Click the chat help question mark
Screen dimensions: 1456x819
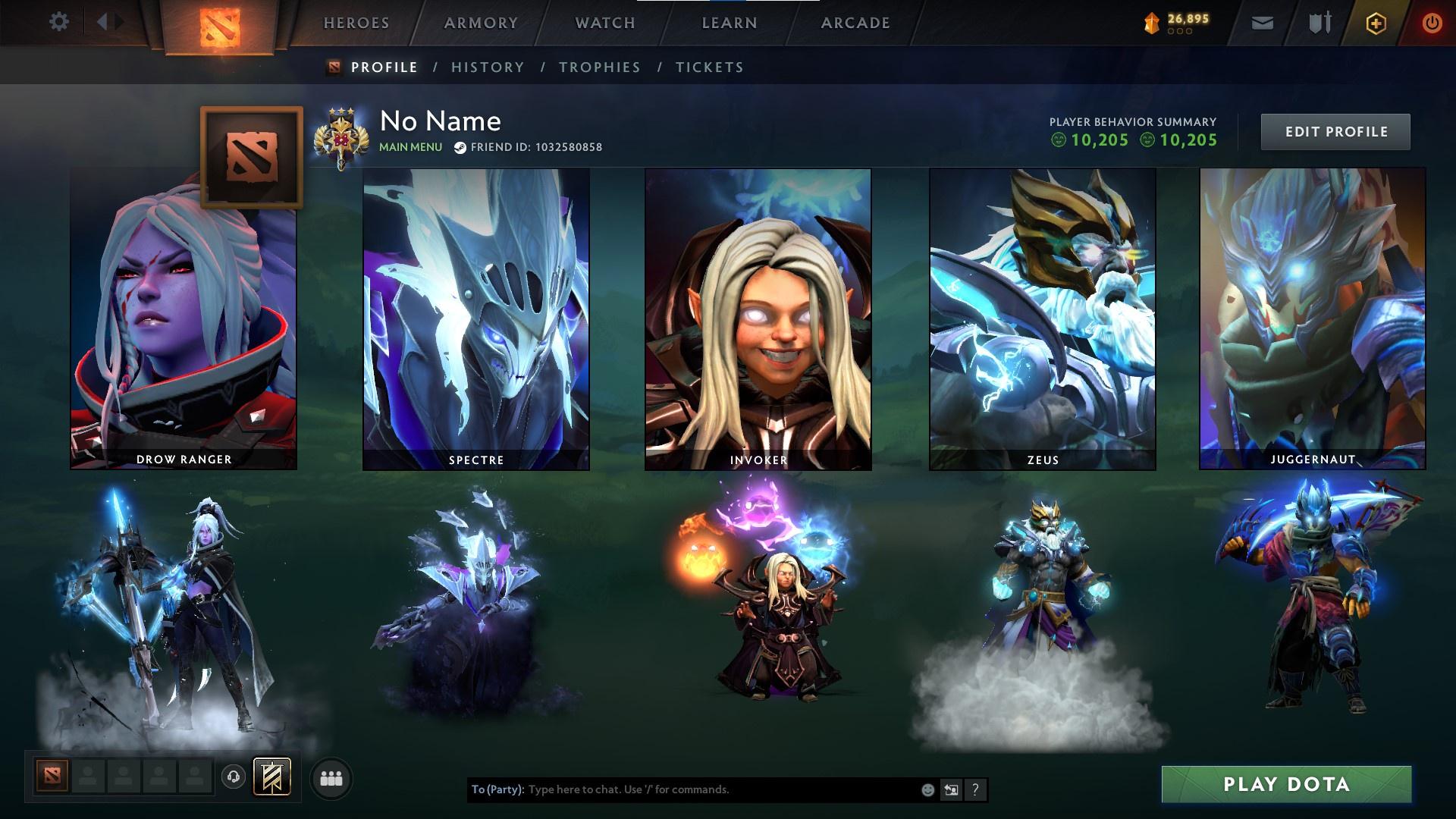coord(975,789)
